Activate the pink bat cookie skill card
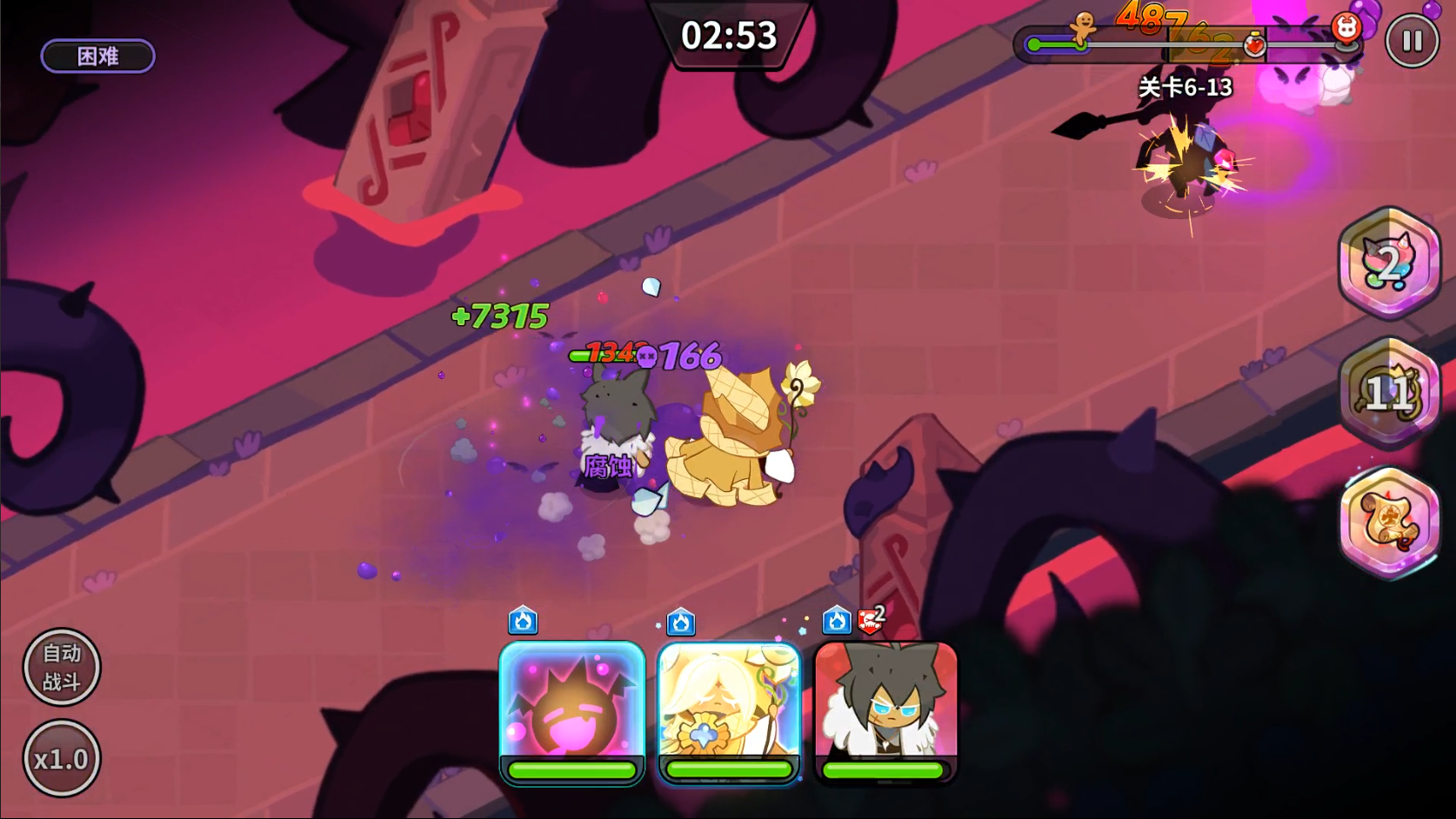1456x819 pixels. [x=571, y=704]
